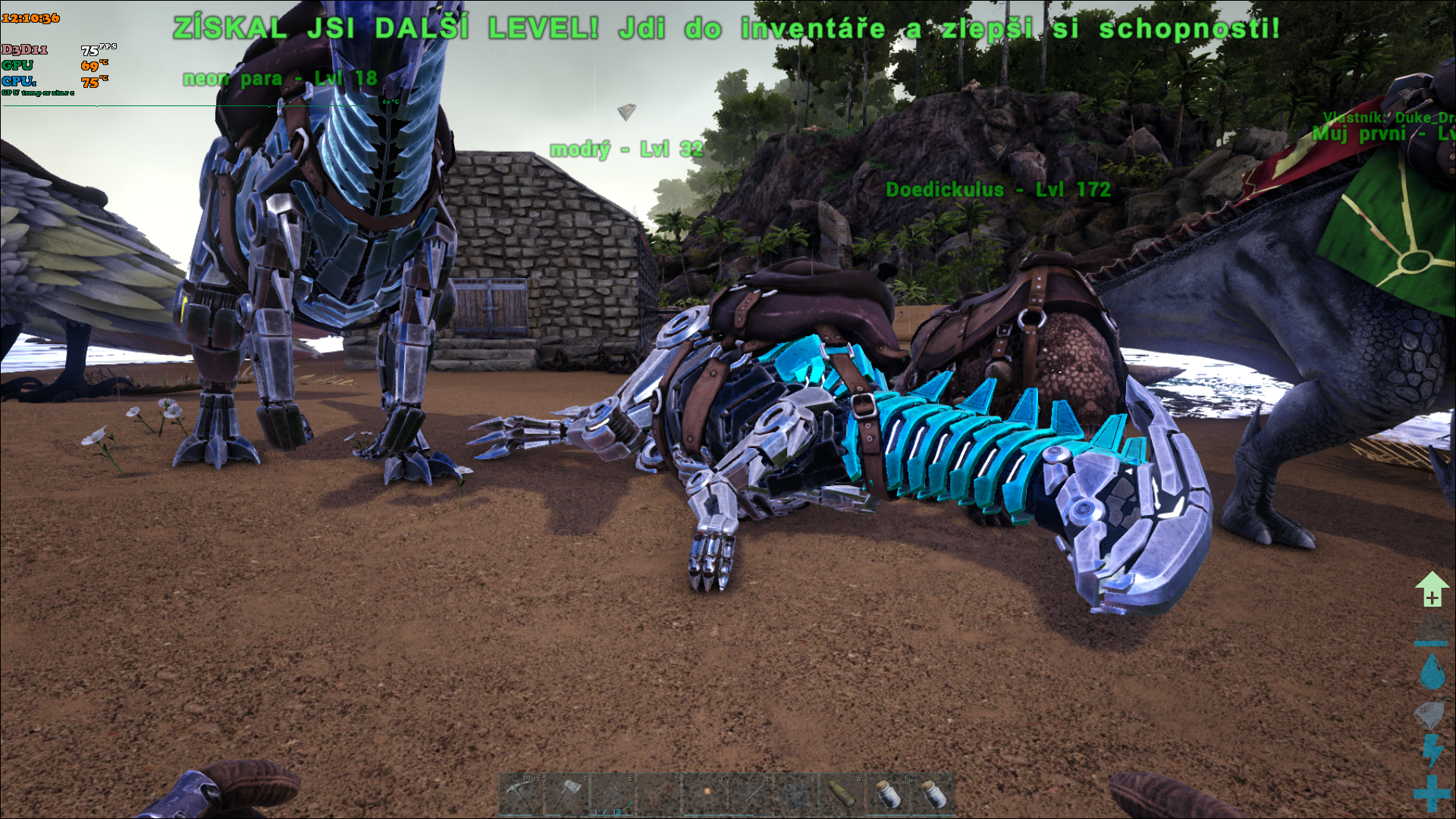Equip the stone hatchet from the hotbar
Viewport: 1456px width, 819px height.
(566, 795)
